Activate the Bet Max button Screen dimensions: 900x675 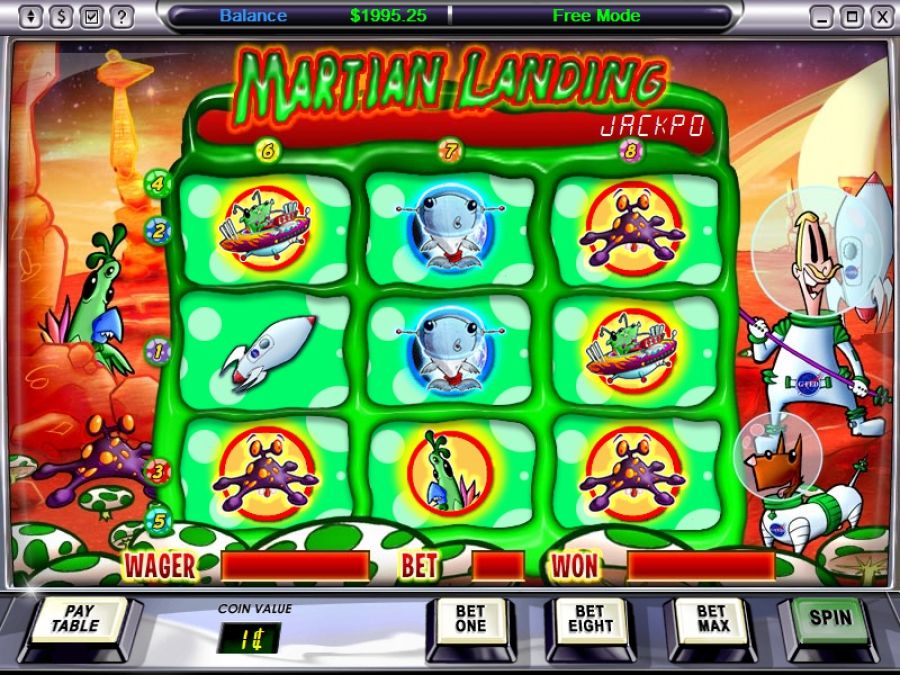click(x=711, y=619)
